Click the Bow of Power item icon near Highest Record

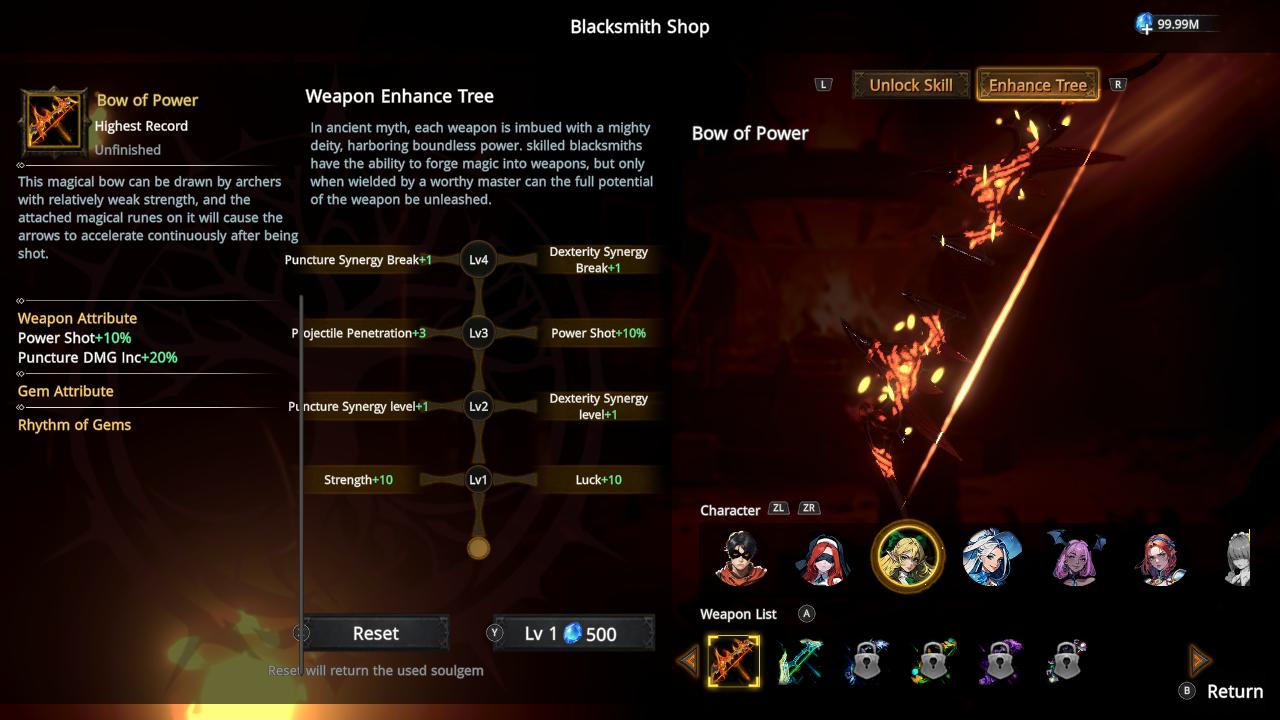(52, 122)
